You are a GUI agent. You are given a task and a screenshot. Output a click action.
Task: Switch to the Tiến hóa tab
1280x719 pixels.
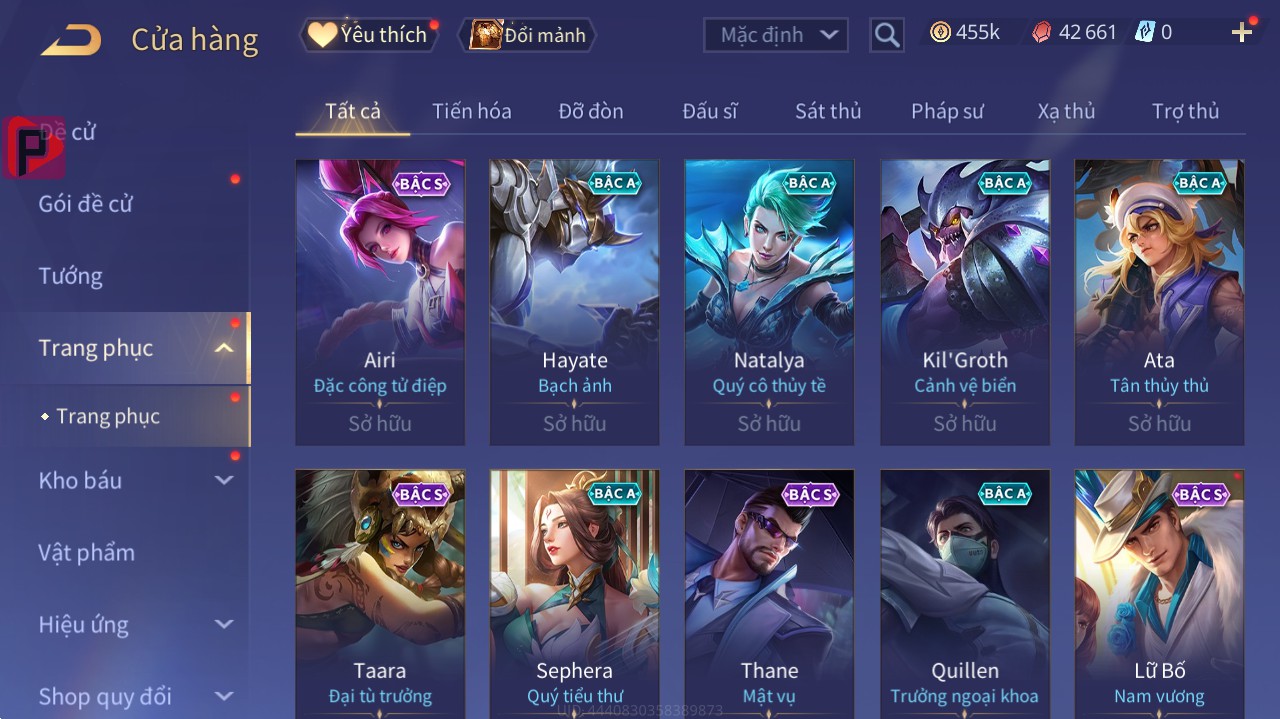471,111
